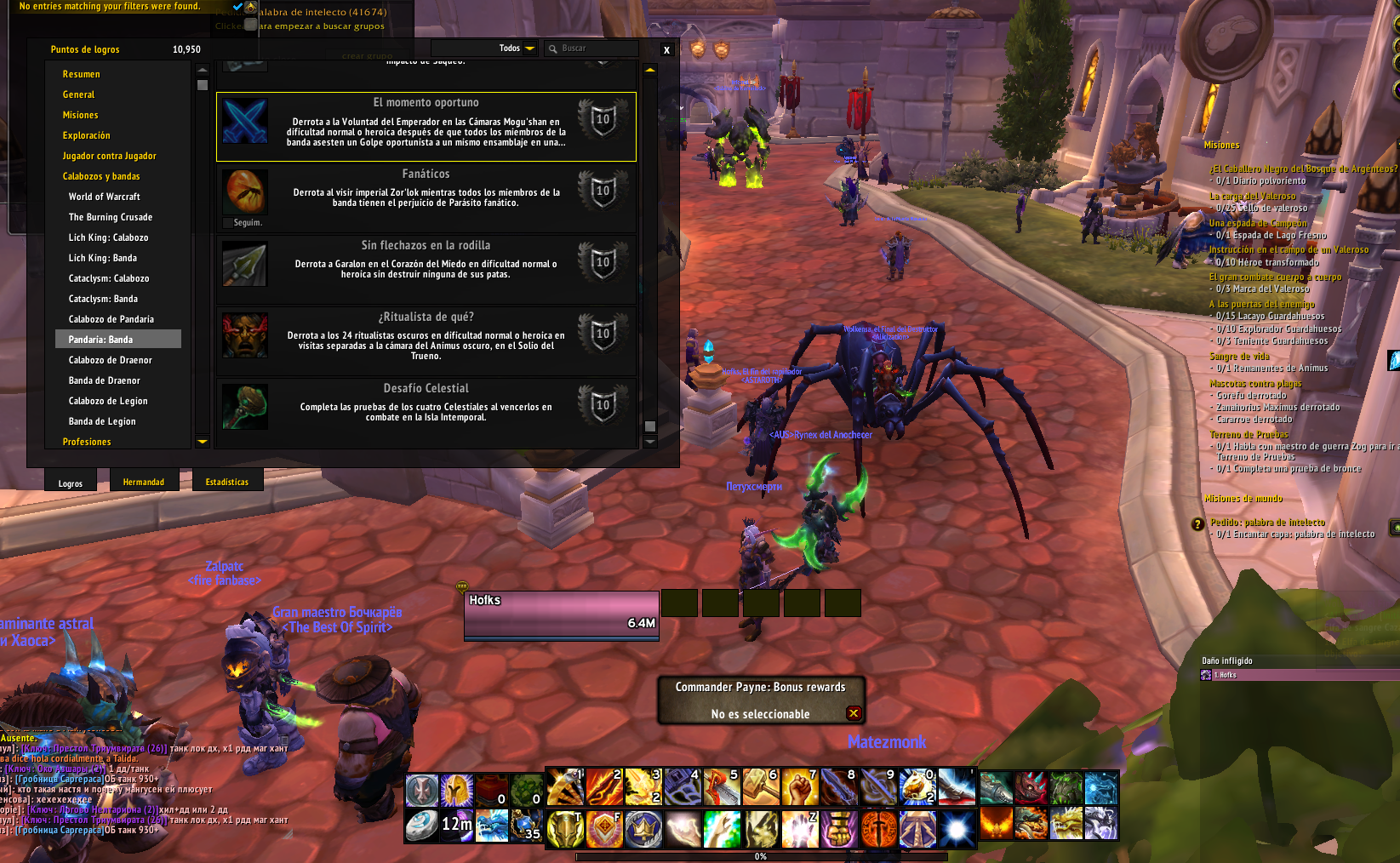Dismiss the Commander Payne bonus rewards popup
The image size is (1400, 863).
pos(854,713)
